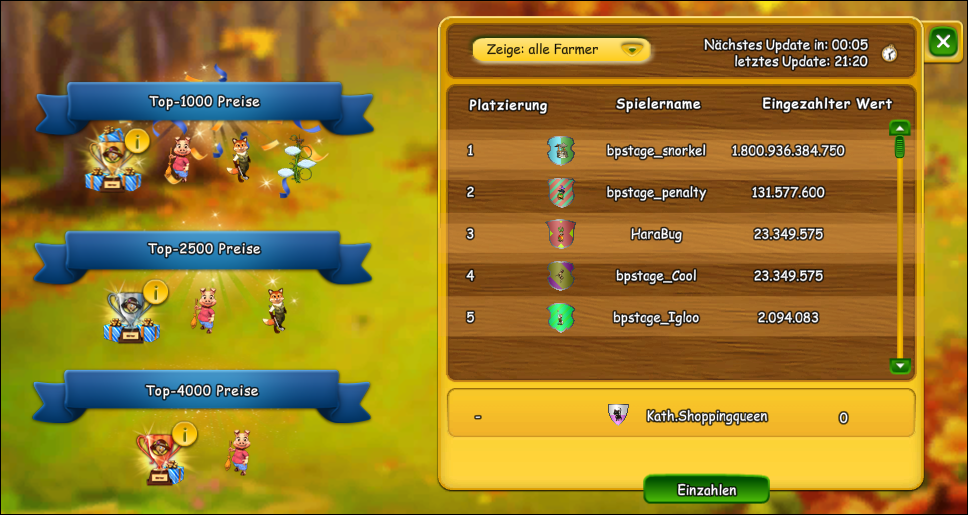Click the green Einzahlen button
Screen dimensions: 968x515
706,490
